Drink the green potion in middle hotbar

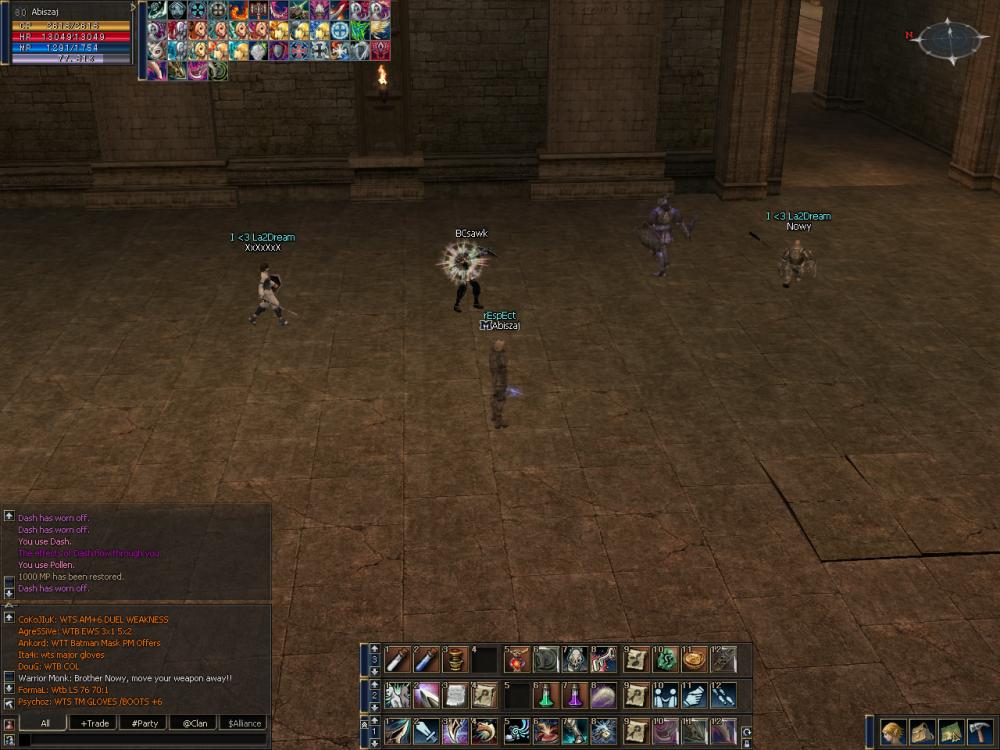(546, 695)
